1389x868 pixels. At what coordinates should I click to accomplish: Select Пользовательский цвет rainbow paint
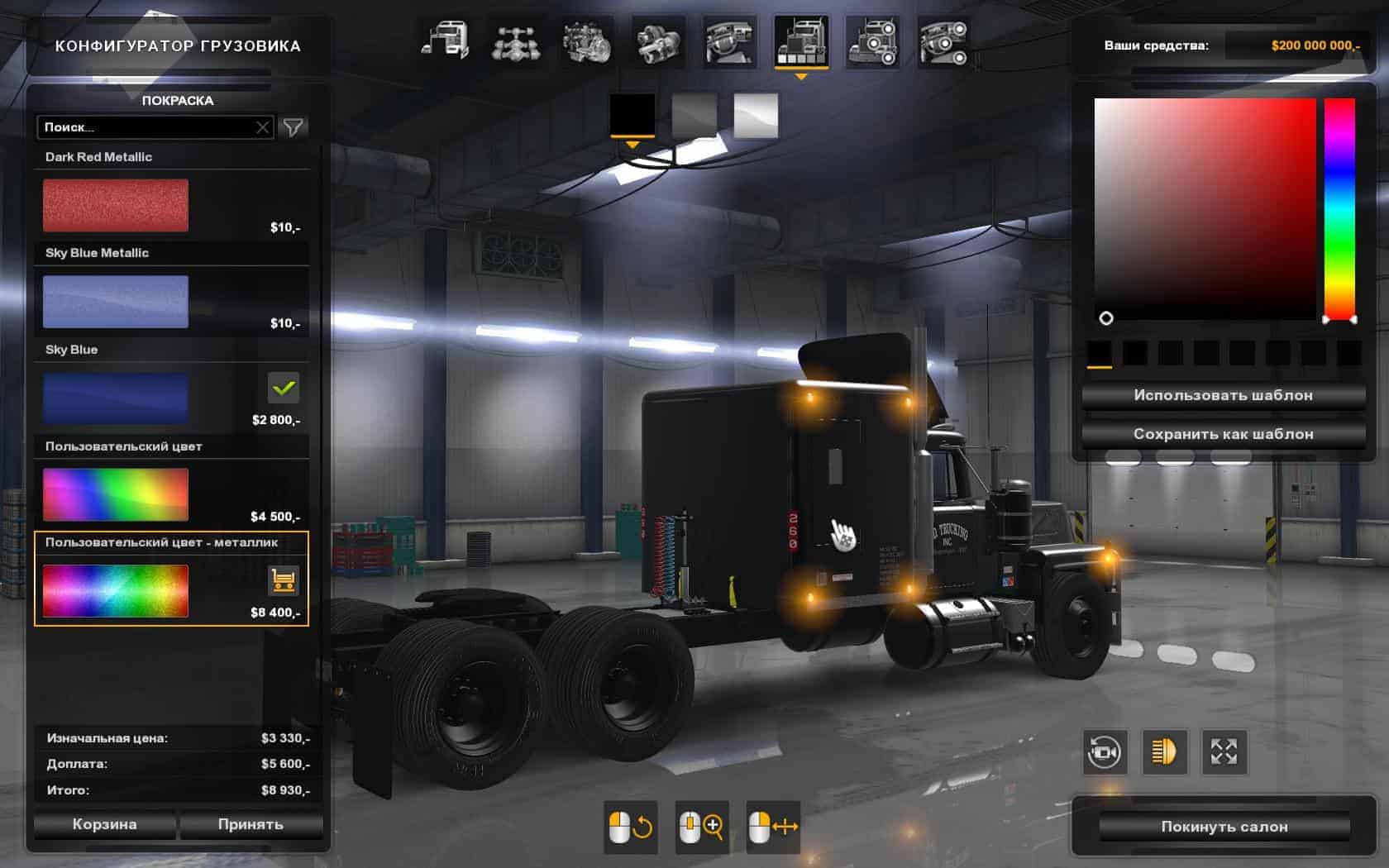(116, 494)
